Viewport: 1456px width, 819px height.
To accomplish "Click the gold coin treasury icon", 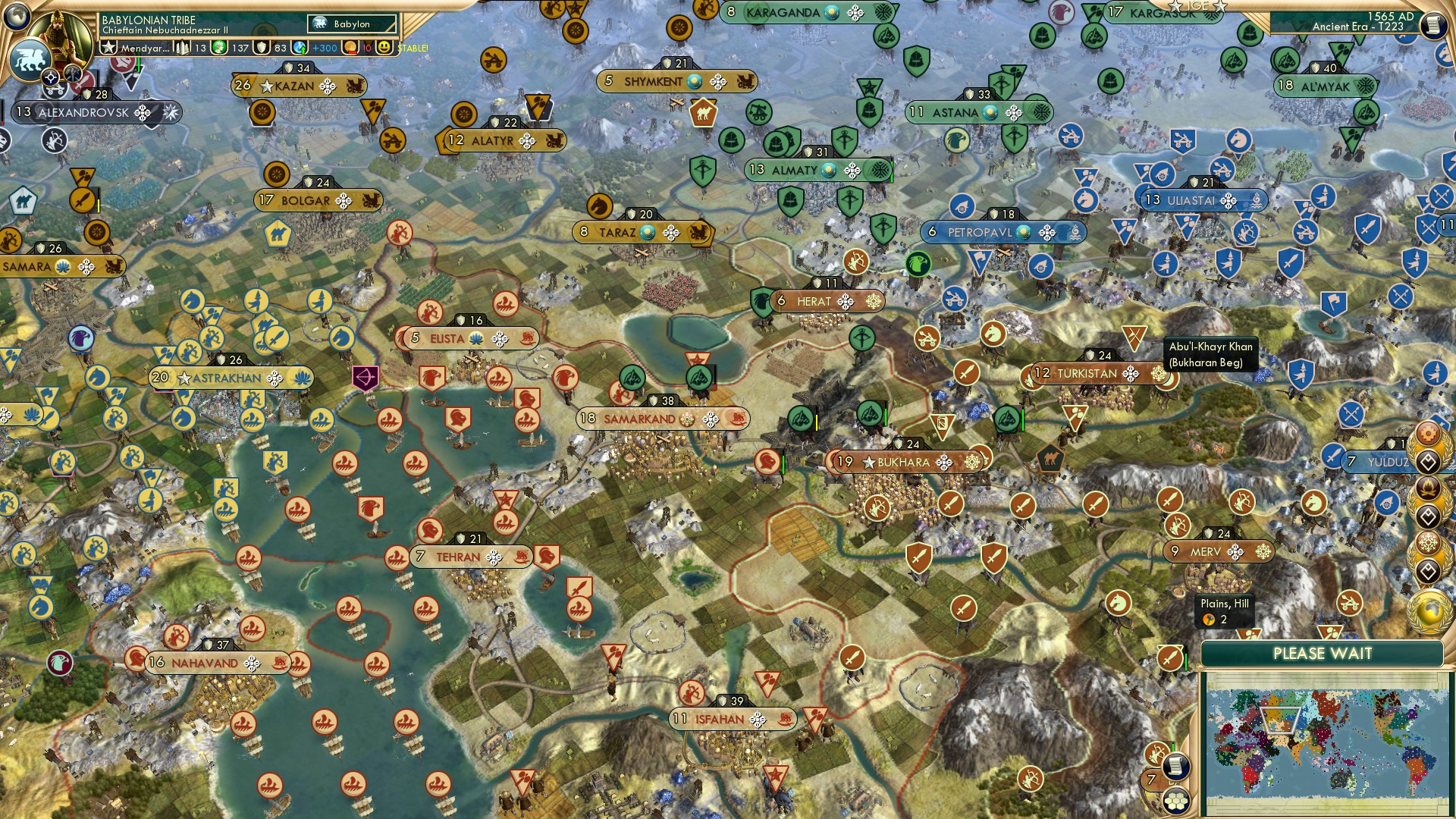I will (x=350, y=48).
